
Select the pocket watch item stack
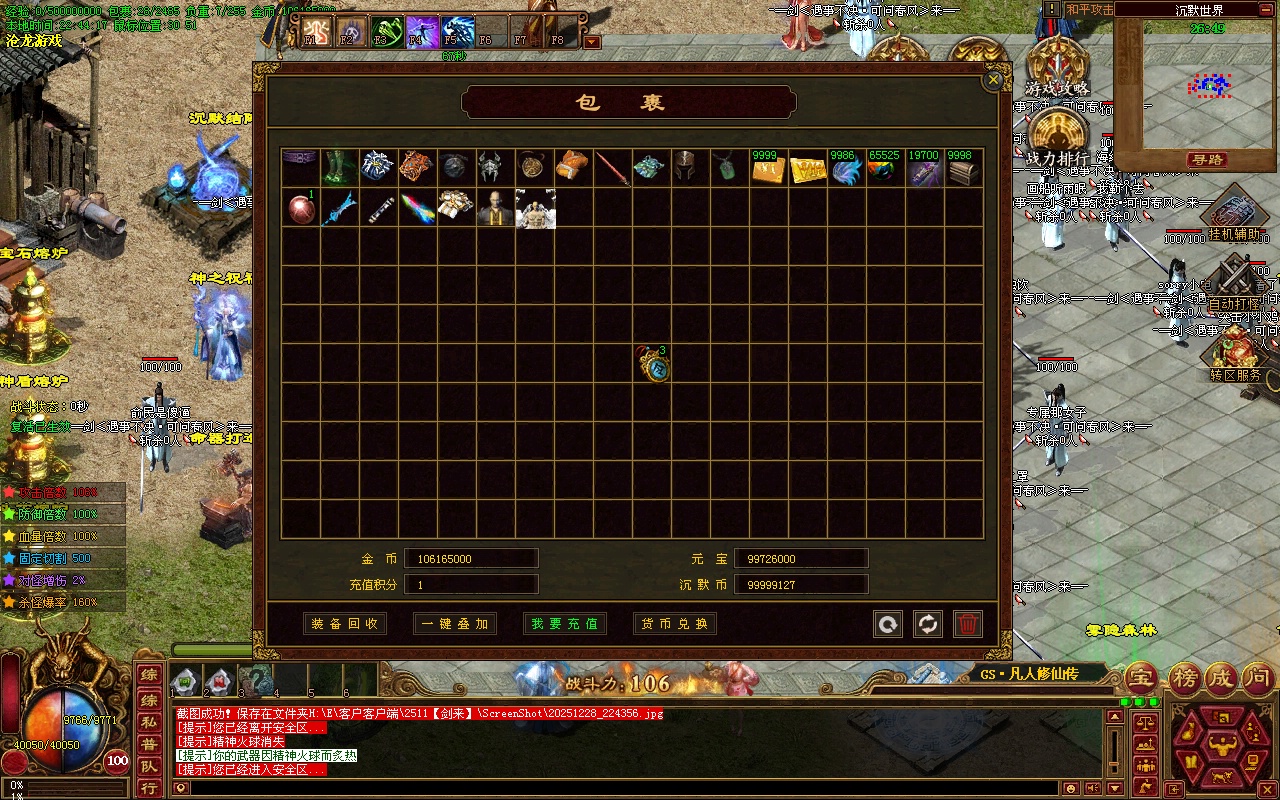(x=657, y=365)
